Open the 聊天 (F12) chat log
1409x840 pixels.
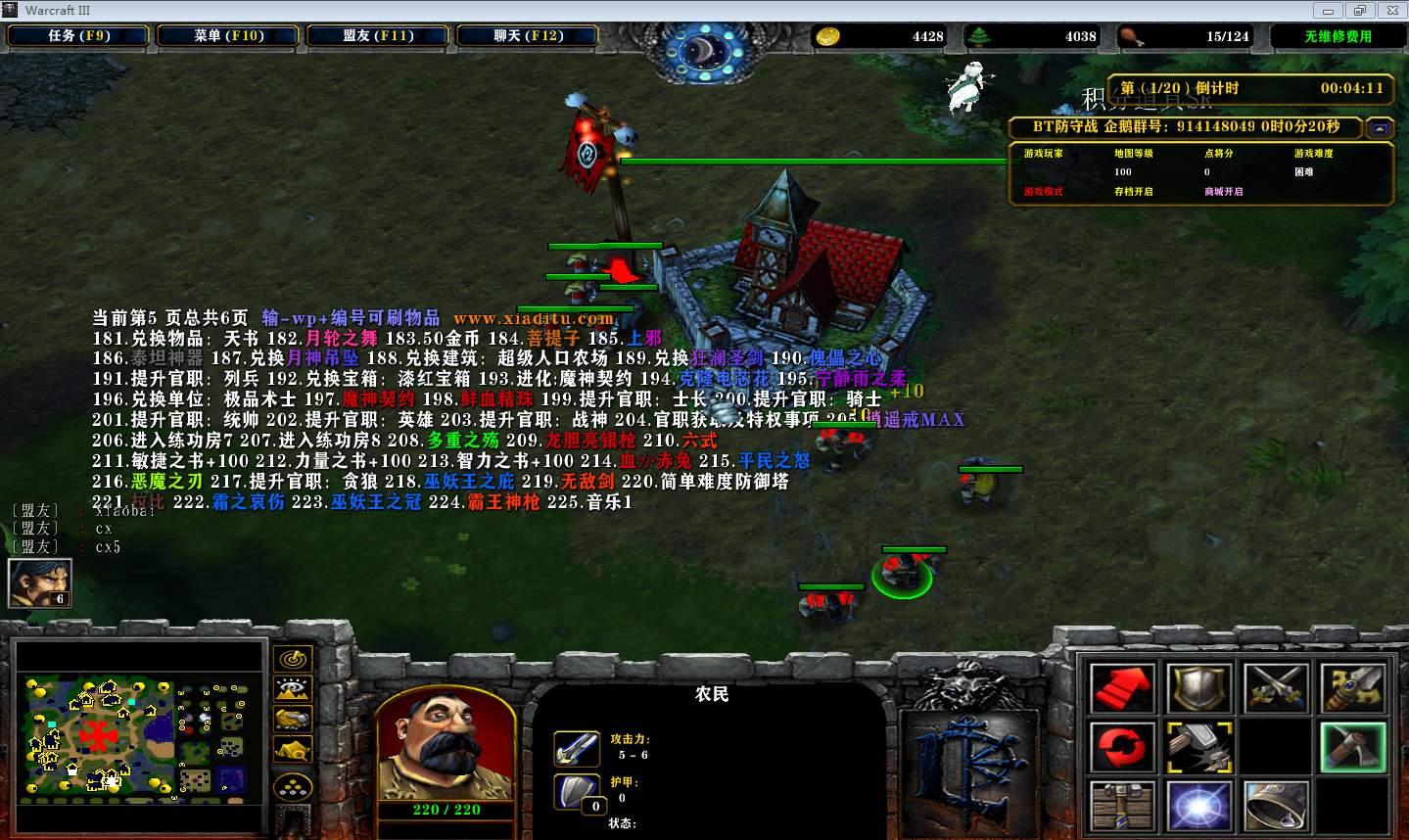click(528, 36)
